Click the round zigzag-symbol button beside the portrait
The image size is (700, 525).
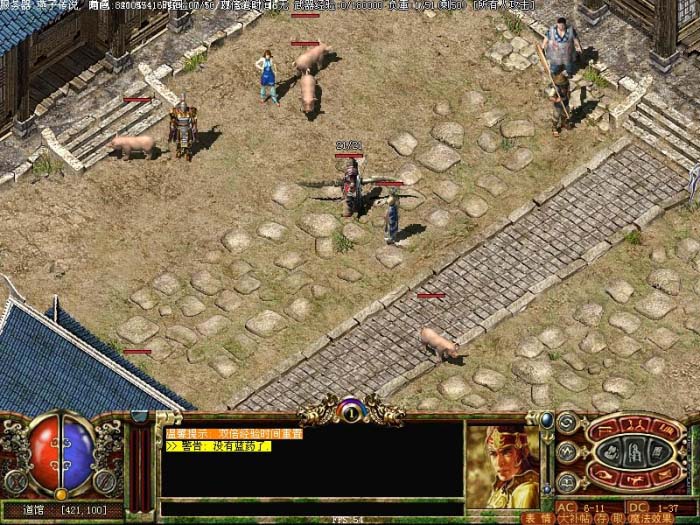click(569, 450)
